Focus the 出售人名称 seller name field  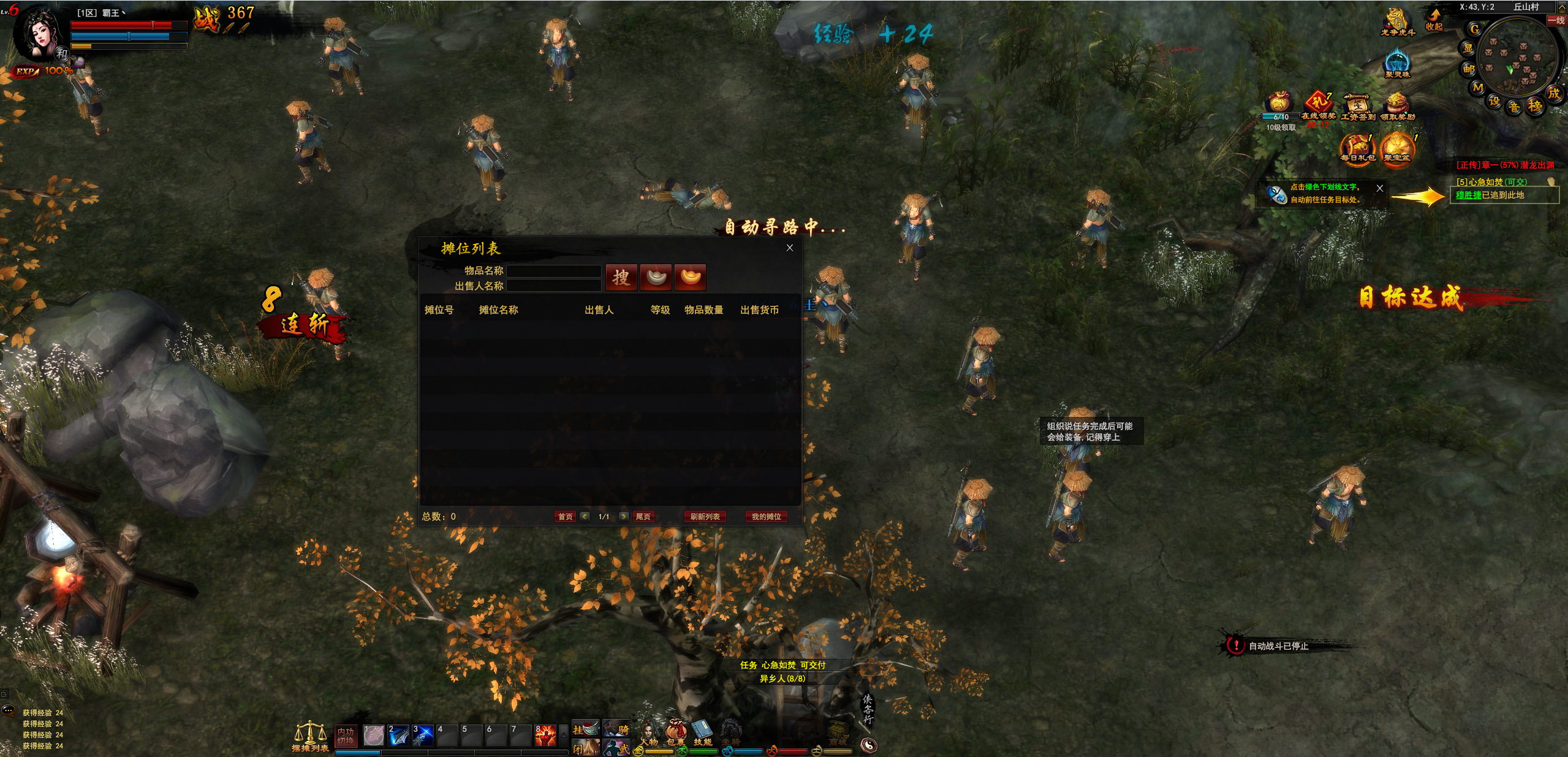click(553, 286)
